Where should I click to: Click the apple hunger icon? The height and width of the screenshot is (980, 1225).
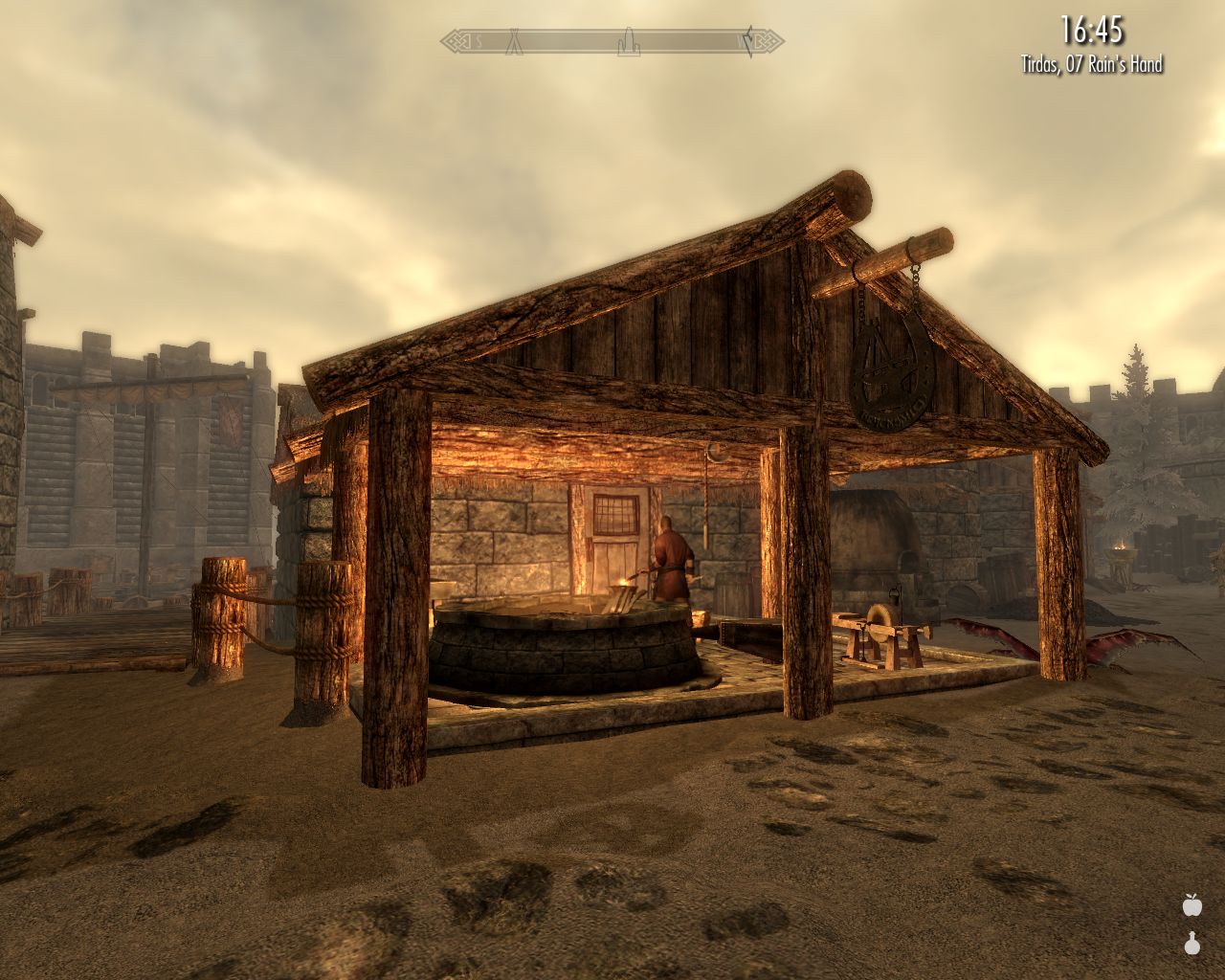pyautogui.click(x=1192, y=907)
